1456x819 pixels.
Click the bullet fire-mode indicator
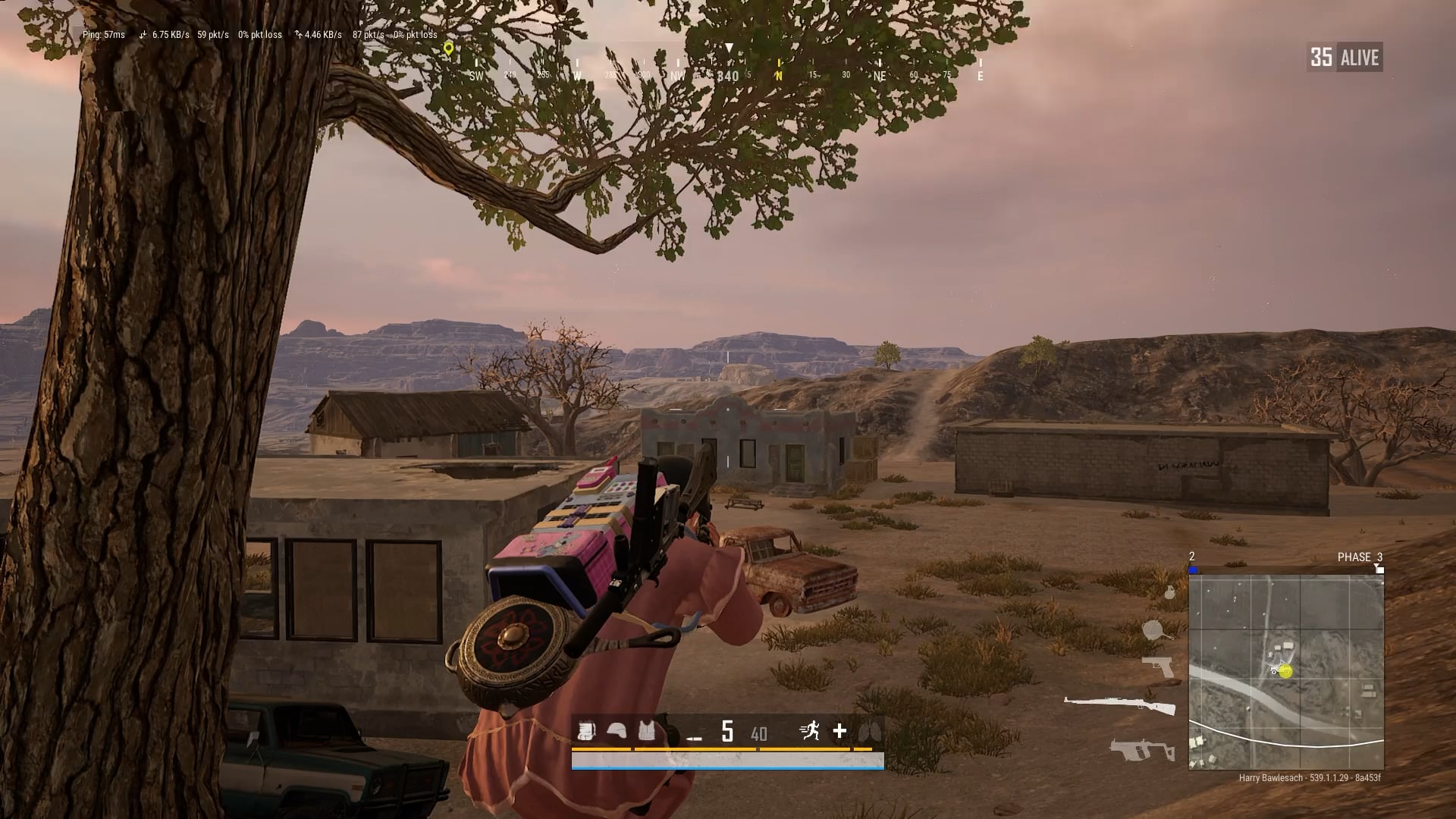694,736
